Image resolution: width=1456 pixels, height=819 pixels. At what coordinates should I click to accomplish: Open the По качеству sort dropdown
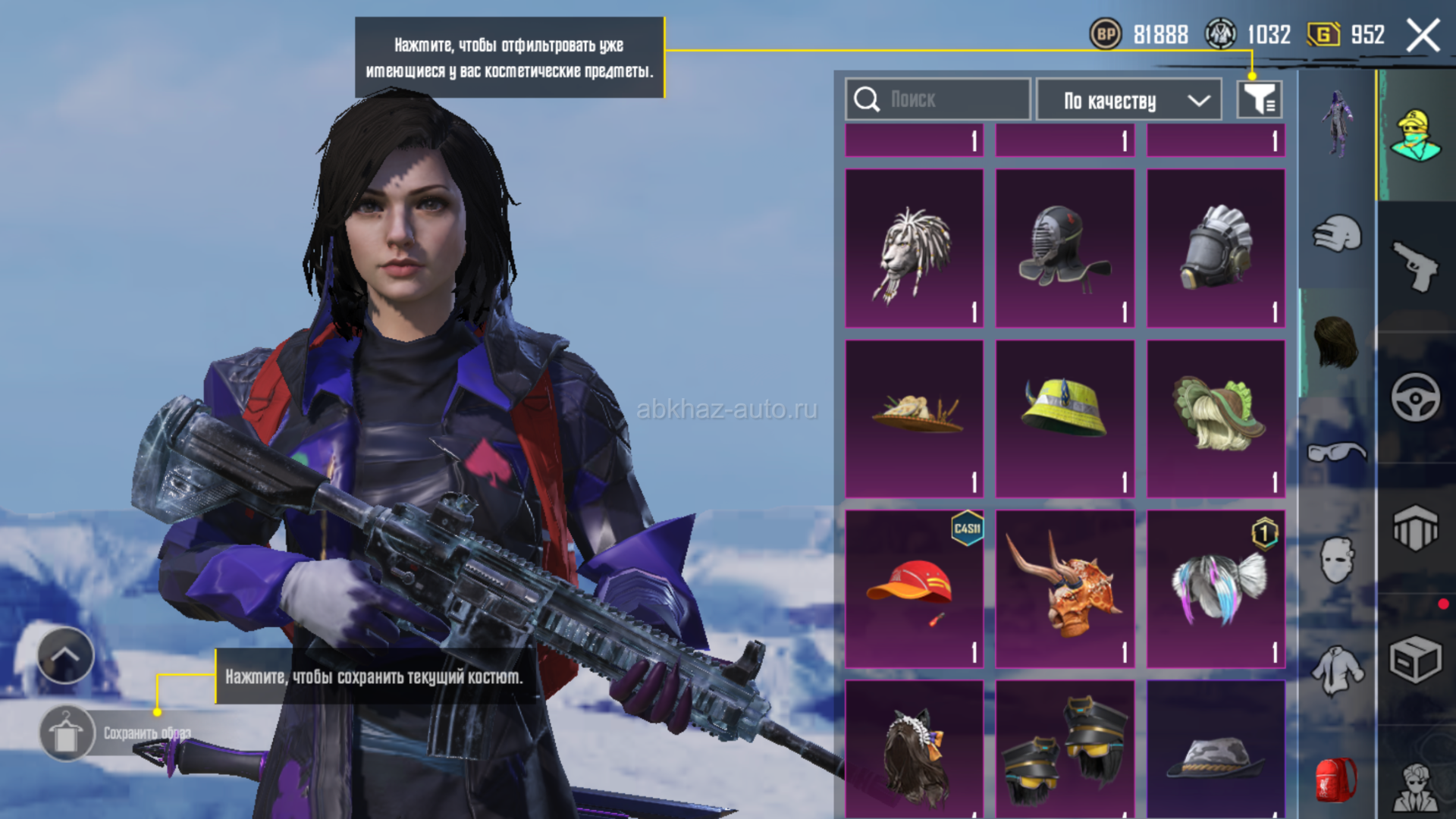point(1128,99)
